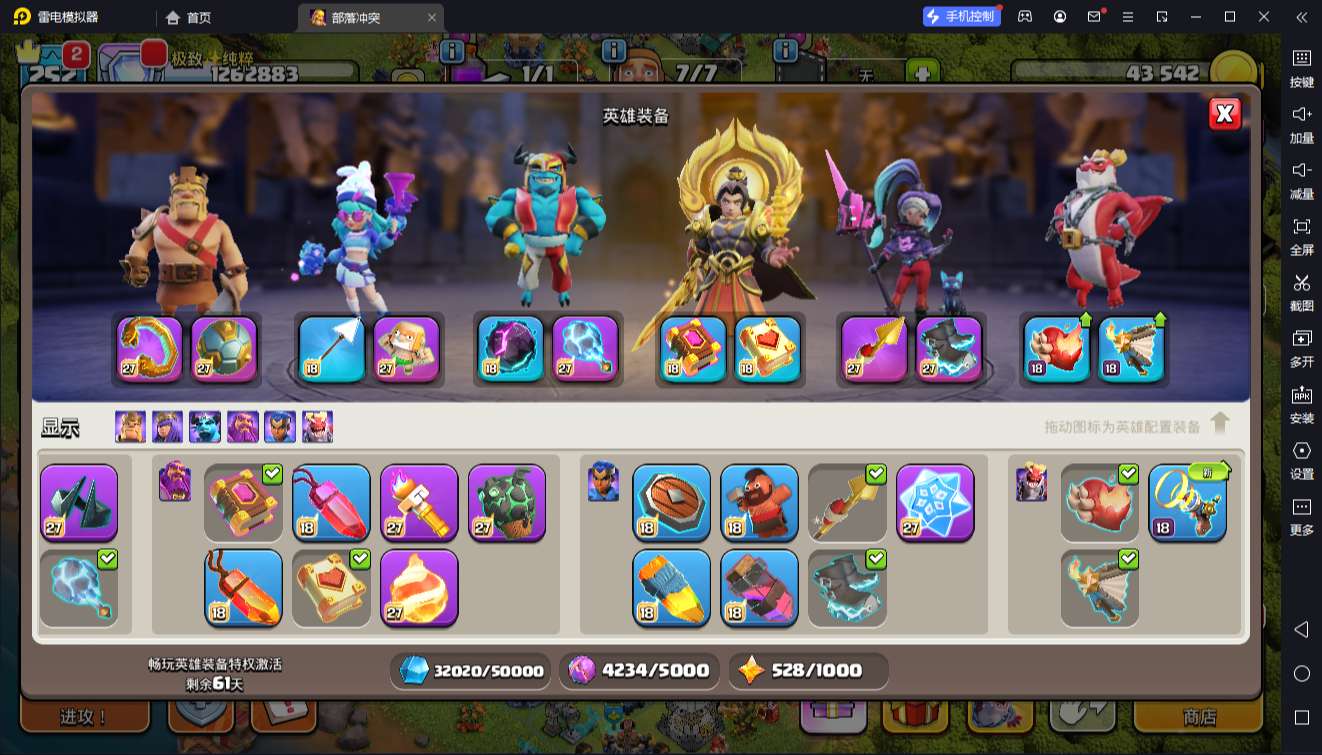Select the green rock Lavaloon Puppet equipment
Viewport: 1322px width, 755px height.
pos(507,502)
